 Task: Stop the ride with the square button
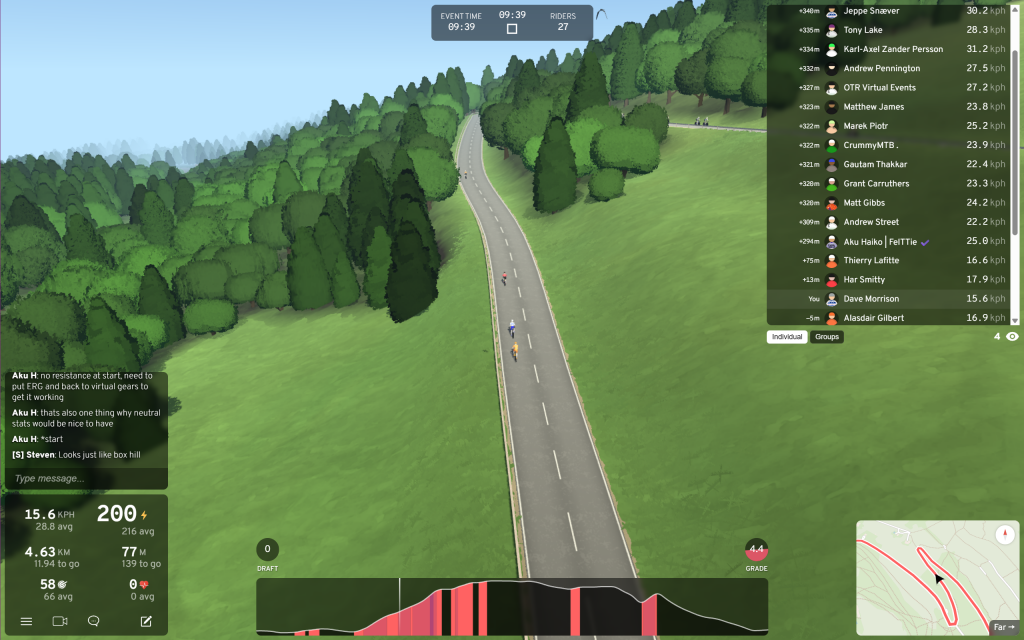tap(512, 29)
